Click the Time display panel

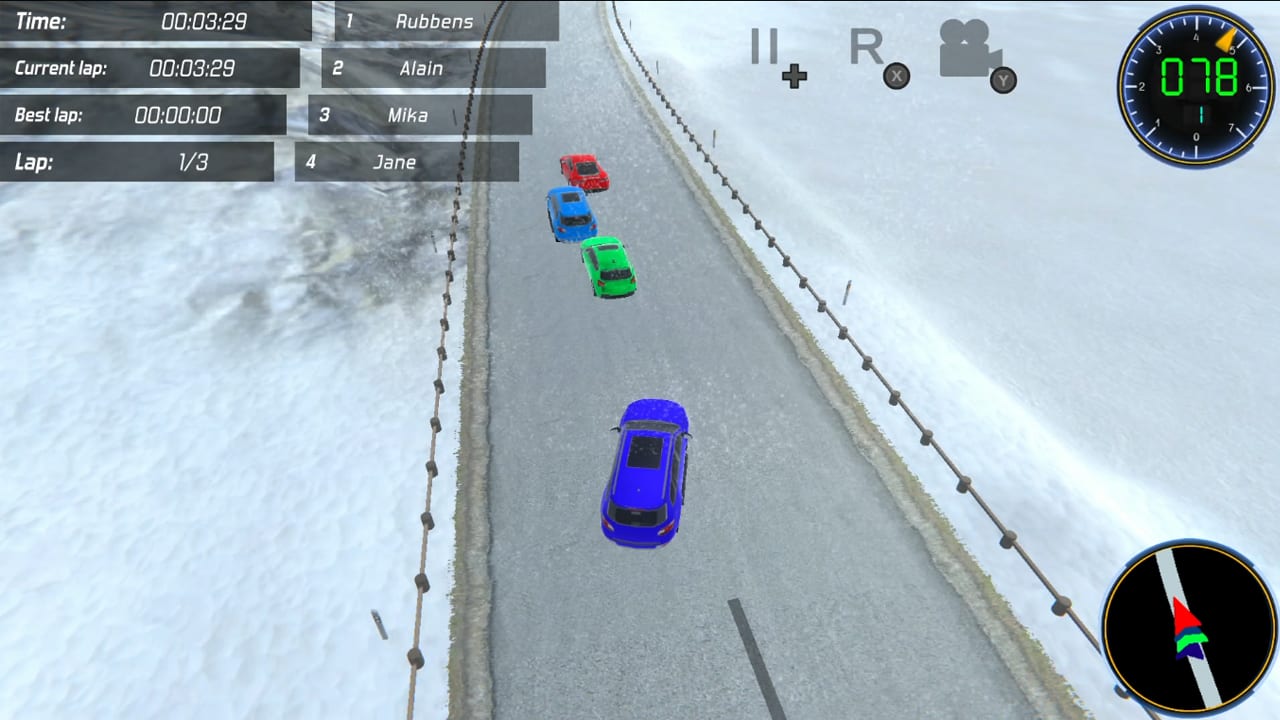point(155,20)
